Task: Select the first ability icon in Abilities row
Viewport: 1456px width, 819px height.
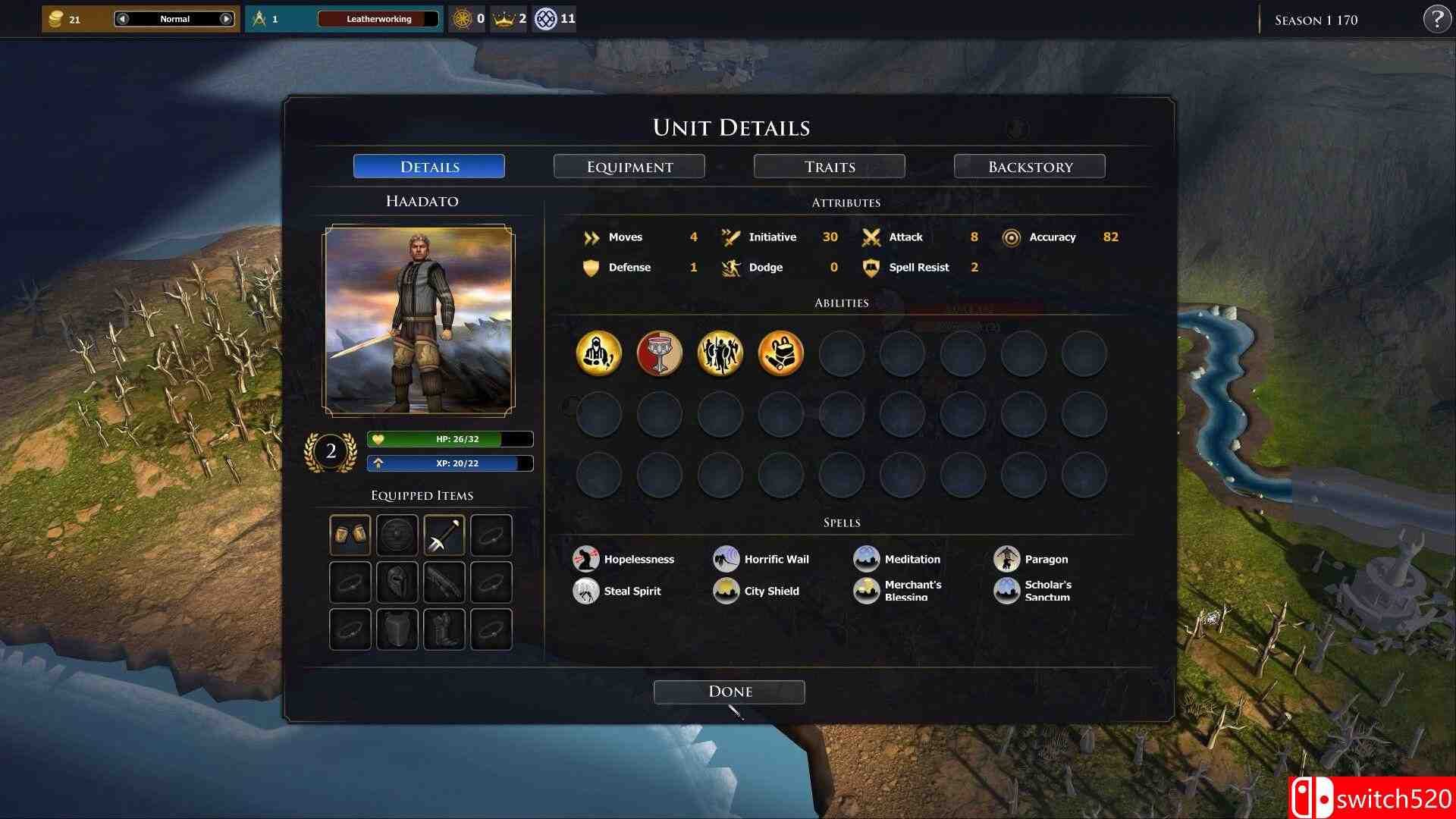Action: (x=599, y=353)
